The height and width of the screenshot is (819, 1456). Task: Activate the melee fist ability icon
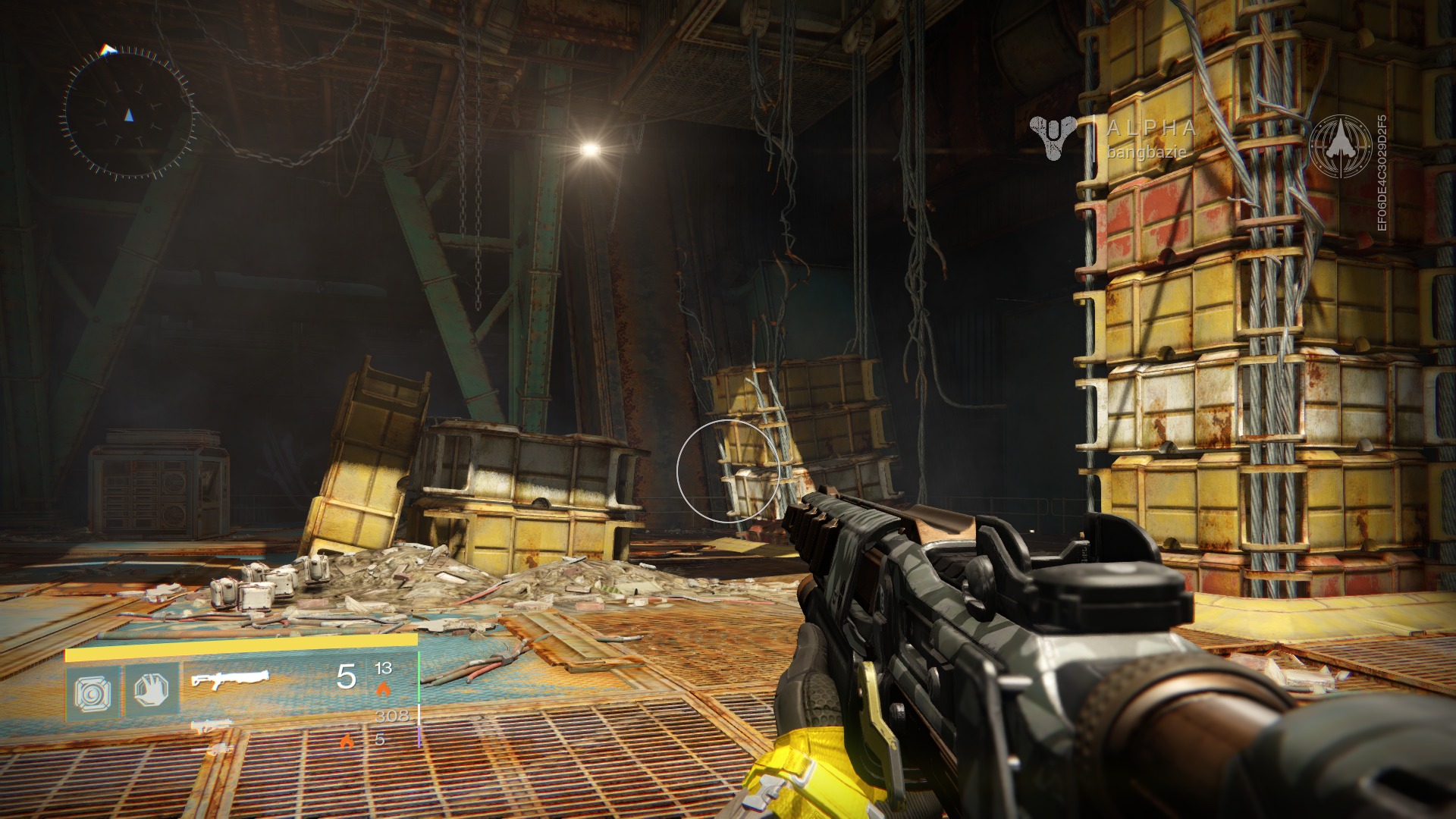pos(152,690)
